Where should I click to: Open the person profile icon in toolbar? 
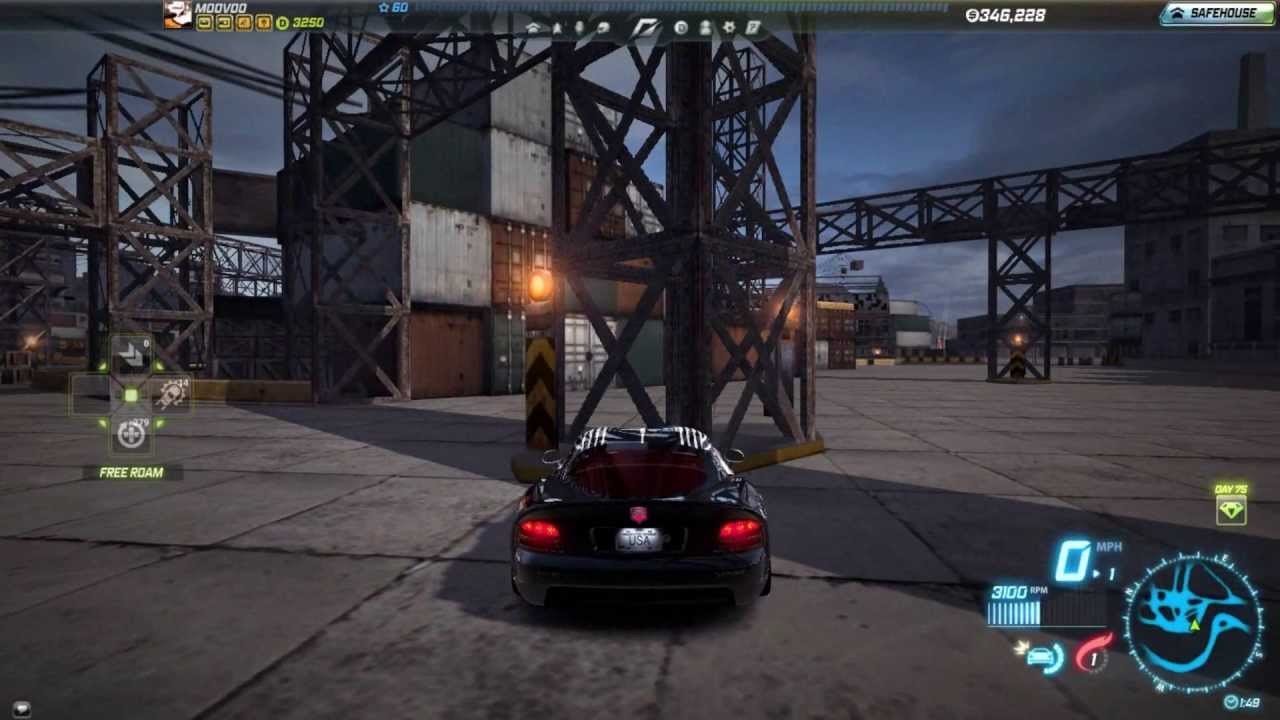[705, 28]
